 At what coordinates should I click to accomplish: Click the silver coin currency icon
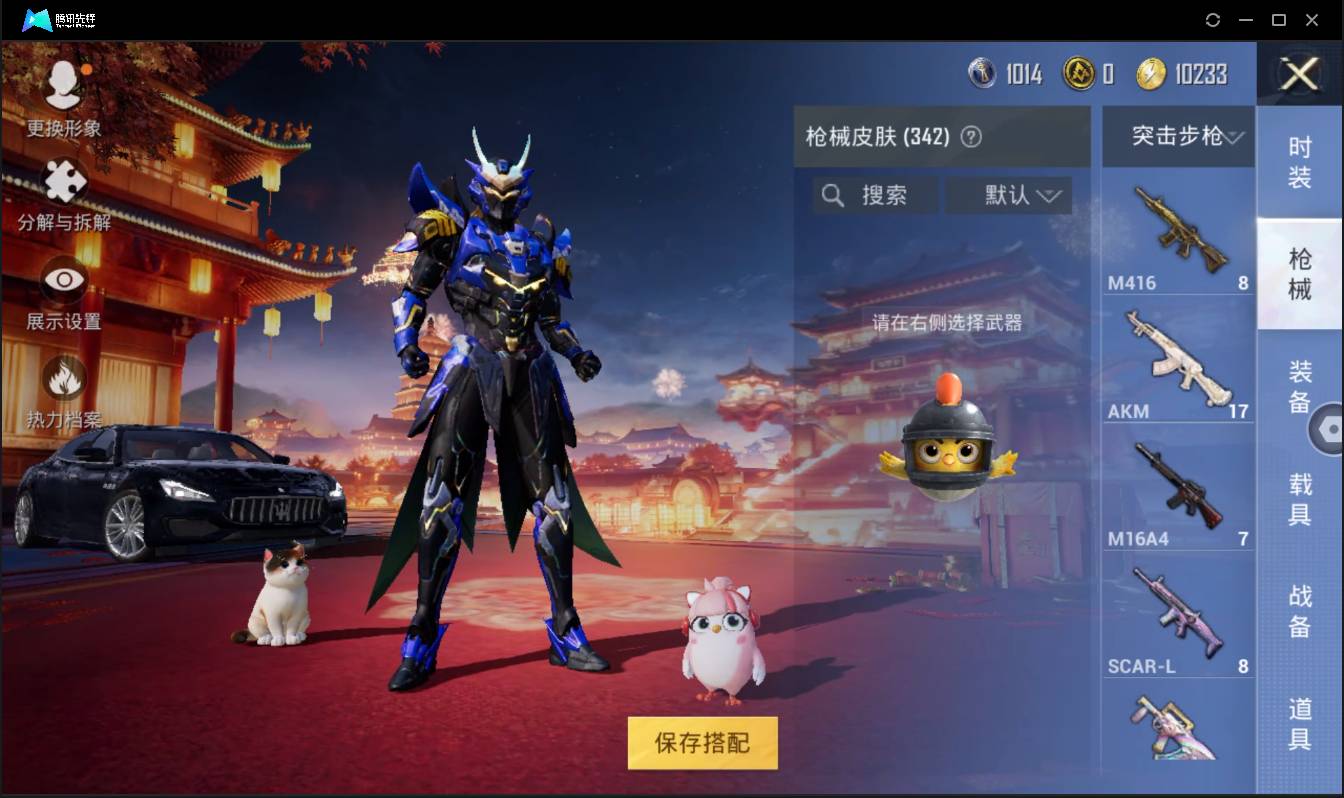(x=983, y=74)
